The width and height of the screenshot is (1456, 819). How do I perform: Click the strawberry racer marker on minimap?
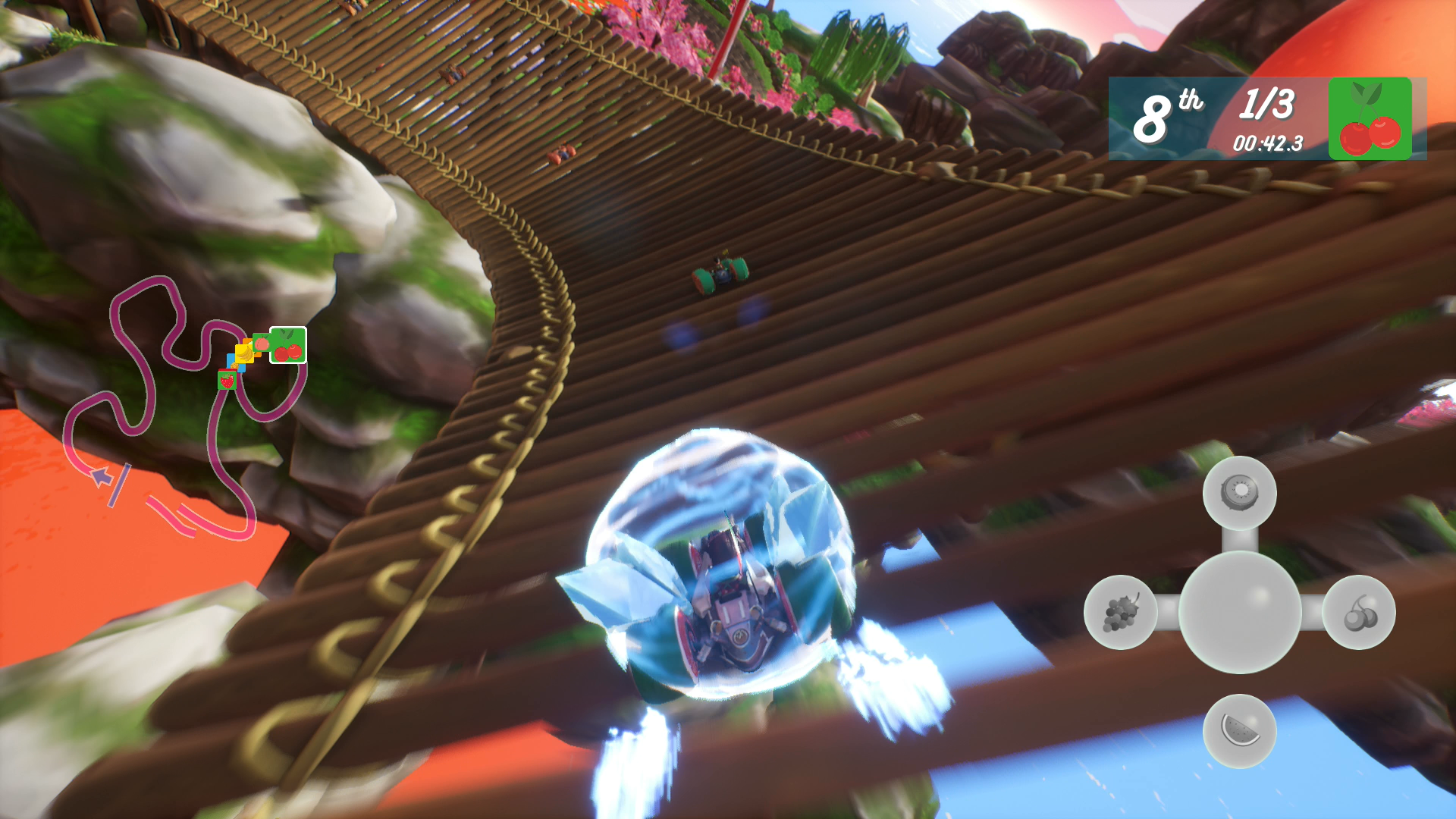tap(227, 380)
